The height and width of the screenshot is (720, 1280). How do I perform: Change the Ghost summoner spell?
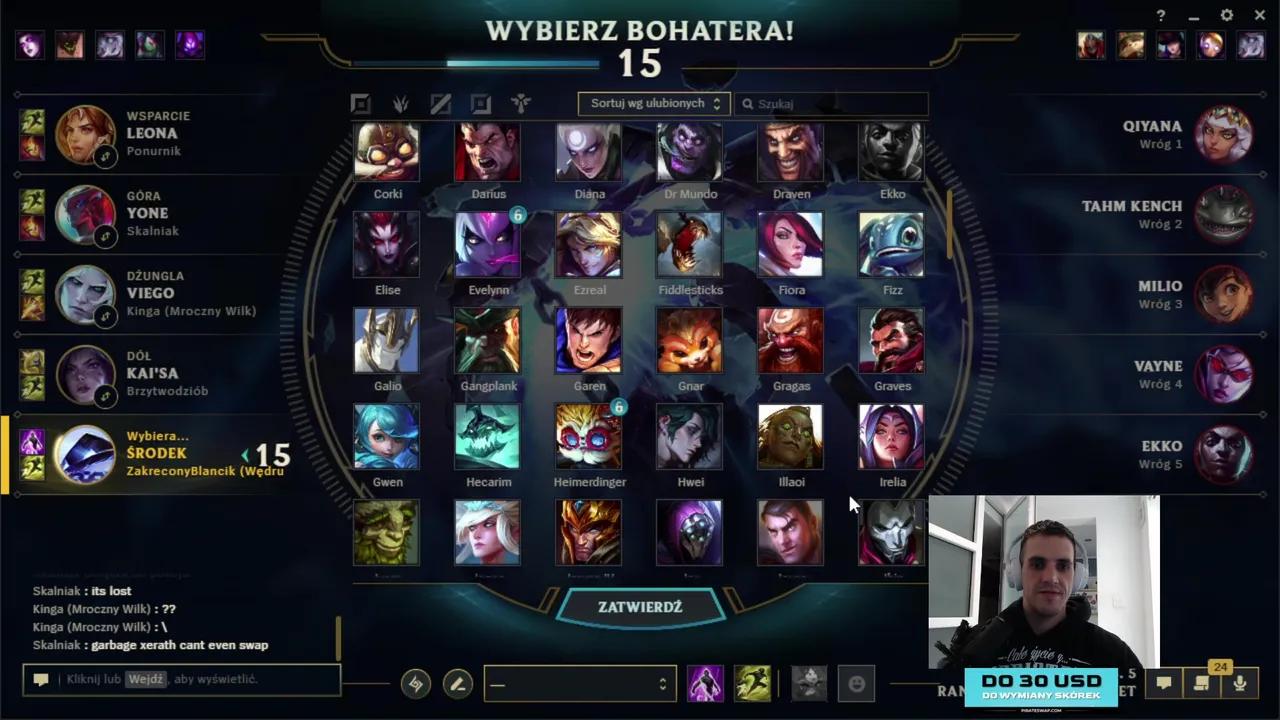[753, 683]
